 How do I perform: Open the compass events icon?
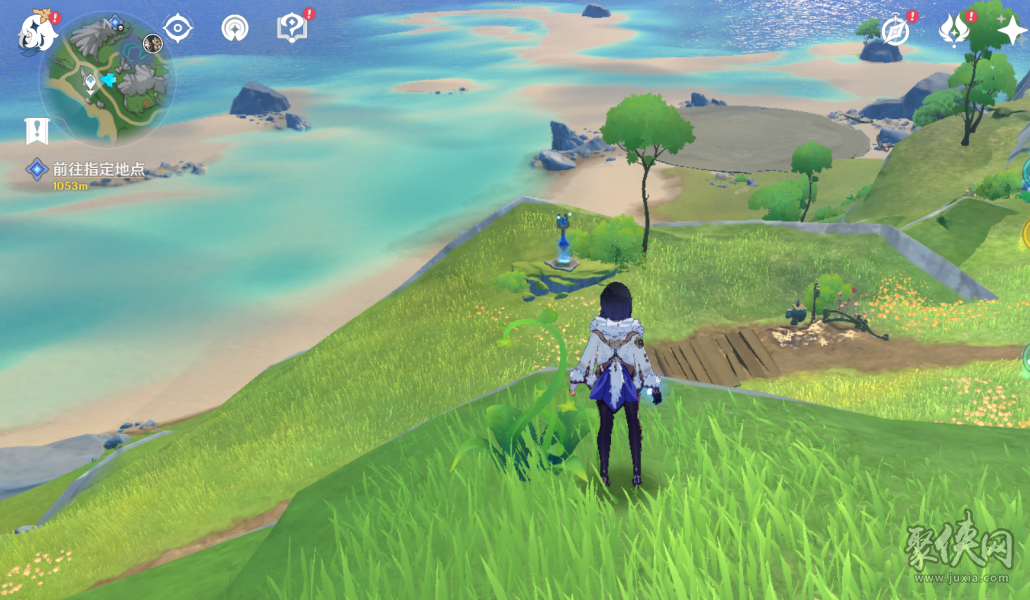coord(895,31)
